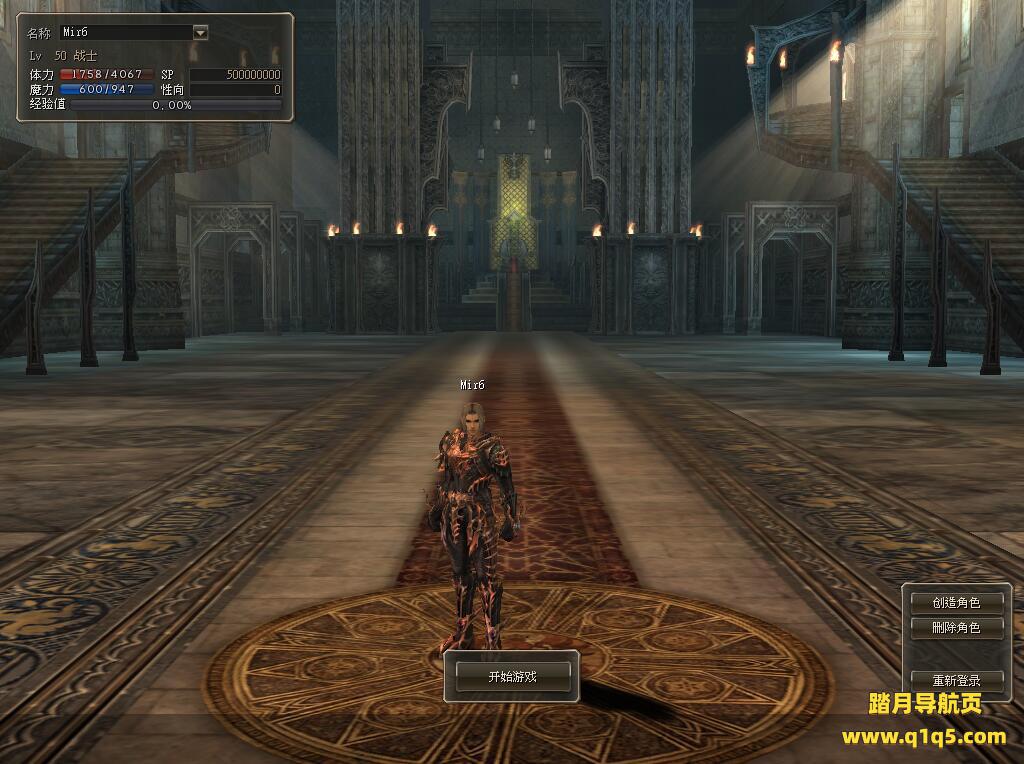Click the 创造角色 create character button
1024x764 pixels.
click(955, 603)
